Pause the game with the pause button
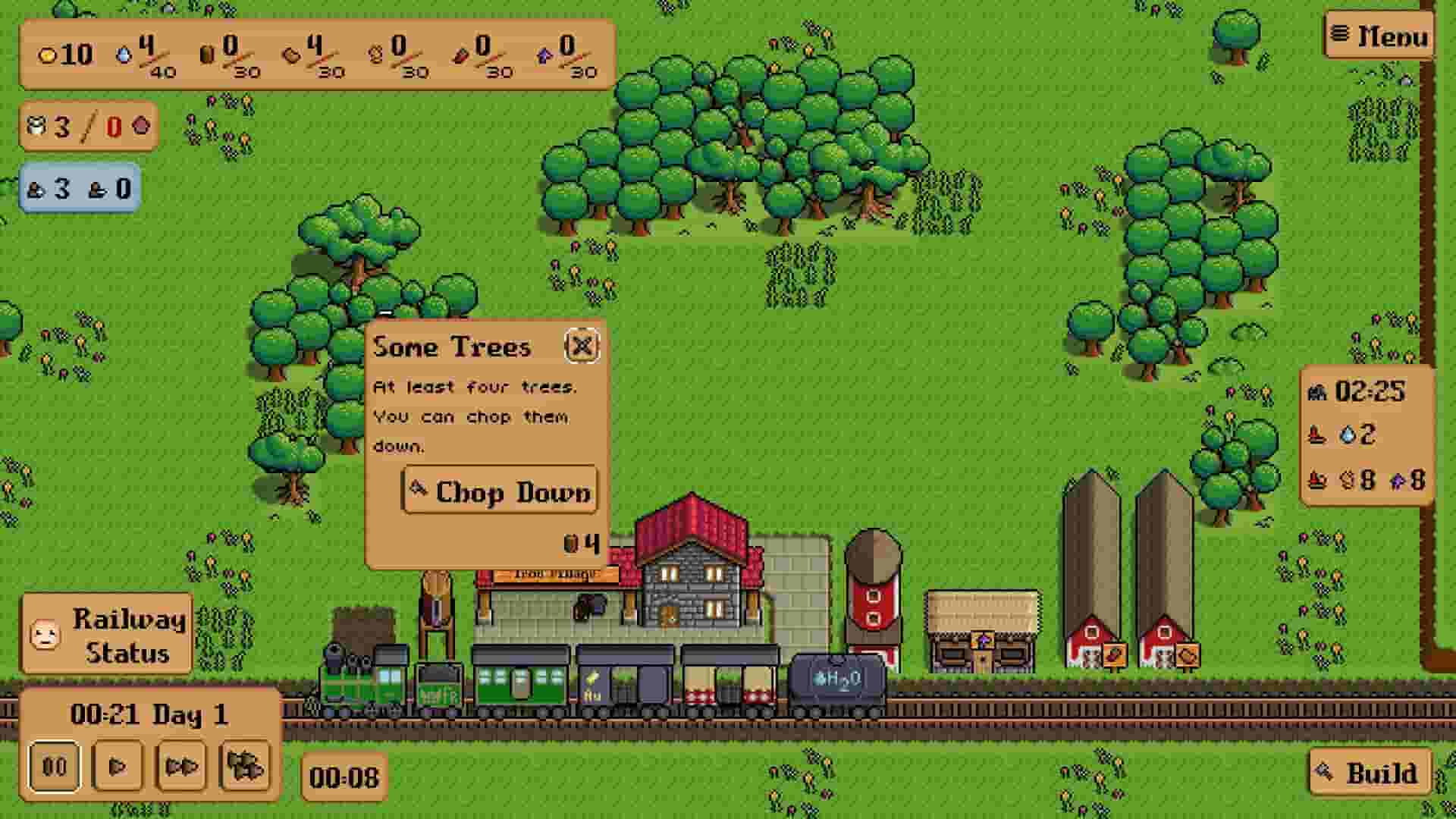 pyautogui.click(x=55, y=767)
